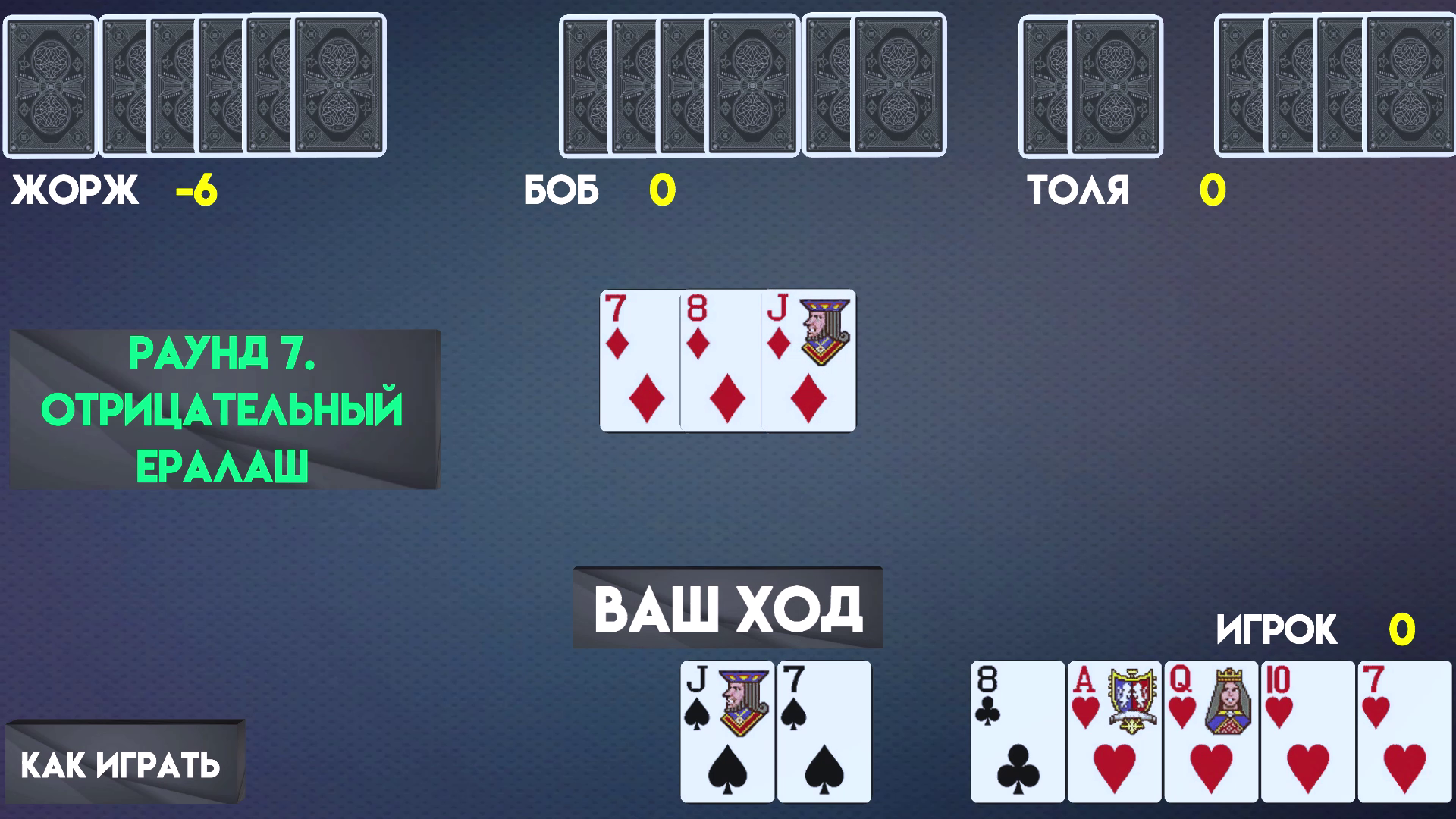Click Боб's yellow score counter
The height and width of the screenshot is (819, 1456).
pos(661,191)
